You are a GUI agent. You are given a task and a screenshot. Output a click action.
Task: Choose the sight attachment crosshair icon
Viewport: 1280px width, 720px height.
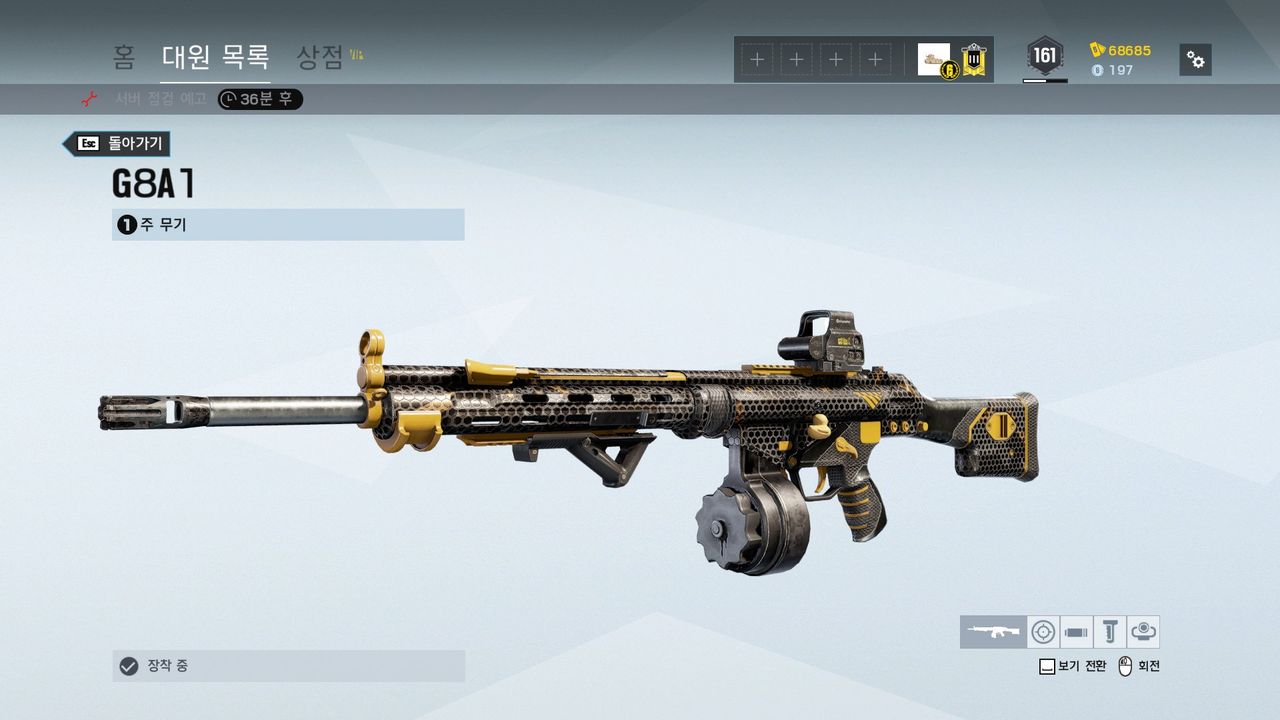(x=1043, y=632)
